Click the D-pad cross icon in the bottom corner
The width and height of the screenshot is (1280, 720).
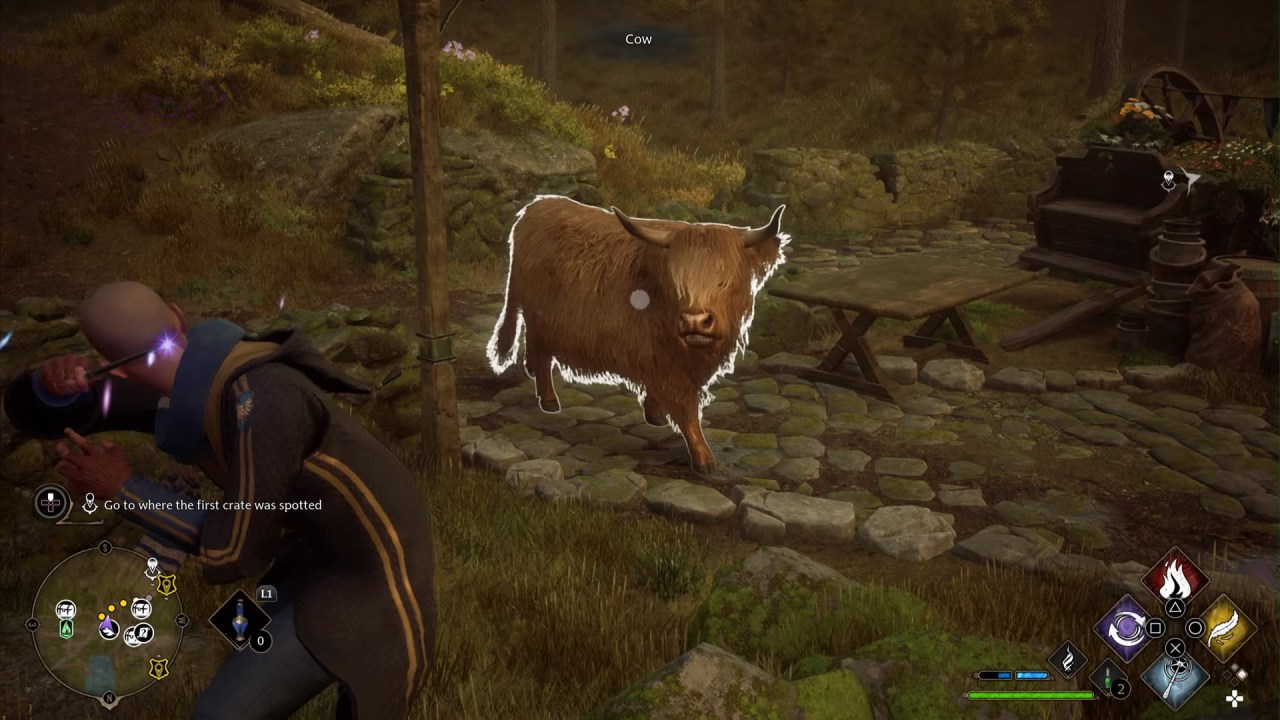pyautogui.click(x=1234, y=699)
